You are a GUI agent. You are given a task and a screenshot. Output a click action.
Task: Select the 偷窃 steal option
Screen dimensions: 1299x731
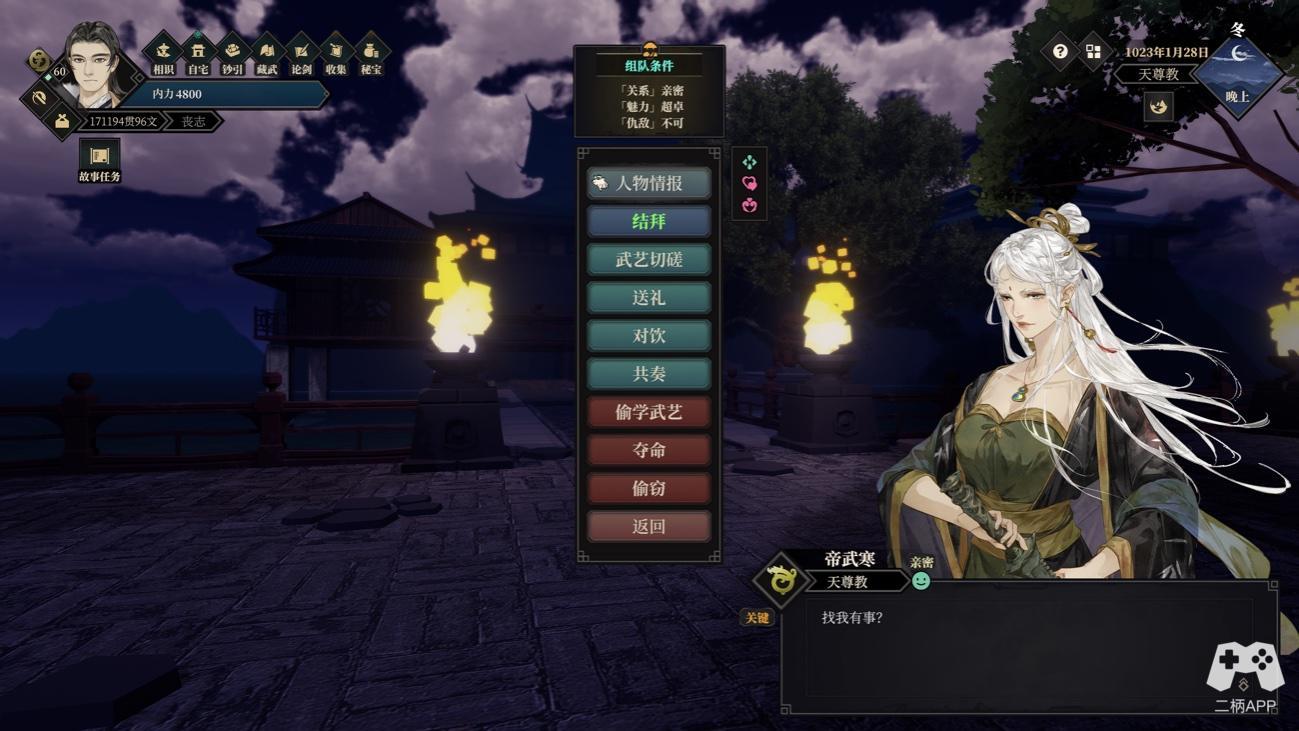[649, 488]
